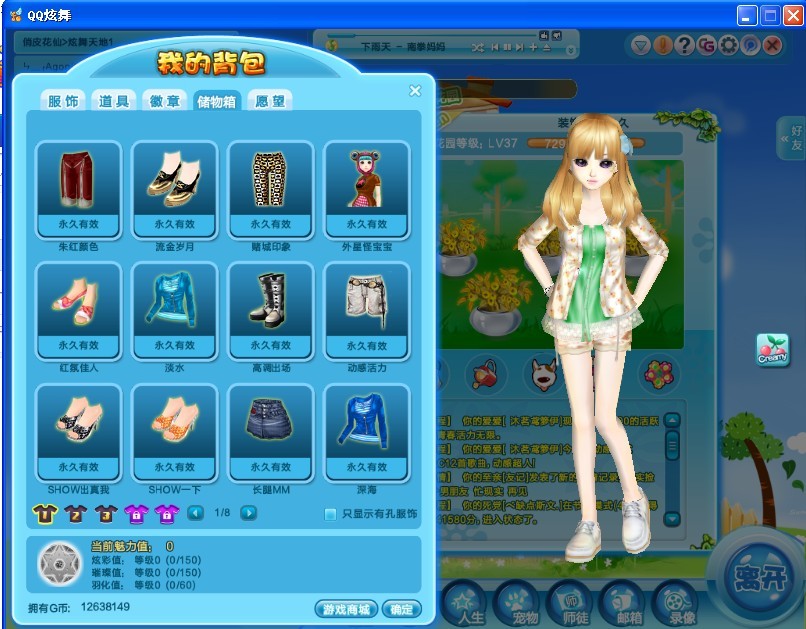Choose the 长腿MM denim skirt item
Image resolution: width=806 pixels, height=629 pixels.
coord(271,430)
